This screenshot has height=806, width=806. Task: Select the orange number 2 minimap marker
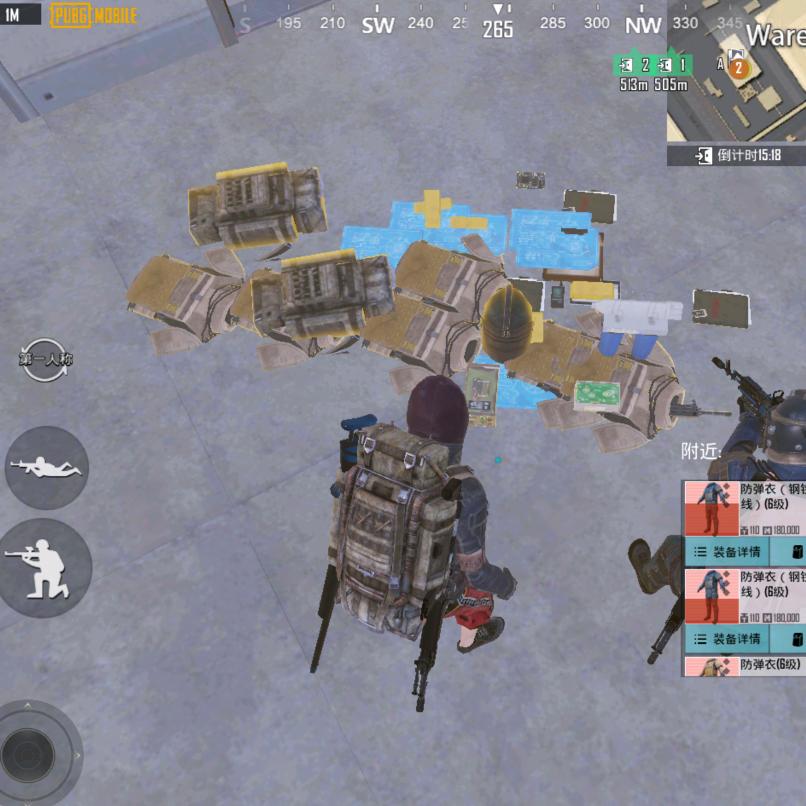pos(739,68)
